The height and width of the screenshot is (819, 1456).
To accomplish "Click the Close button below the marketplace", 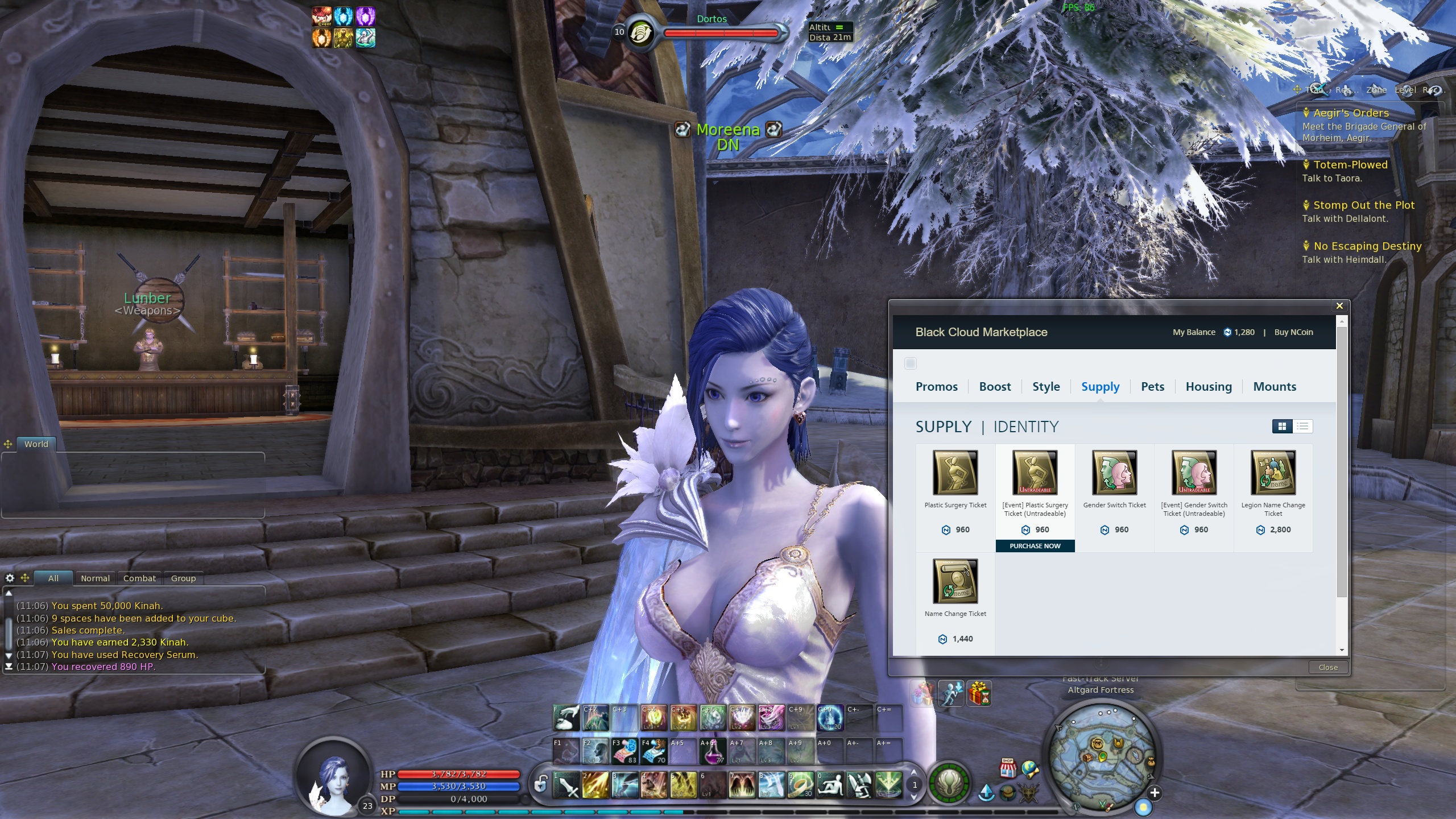I will click(x=1328, y=667).
